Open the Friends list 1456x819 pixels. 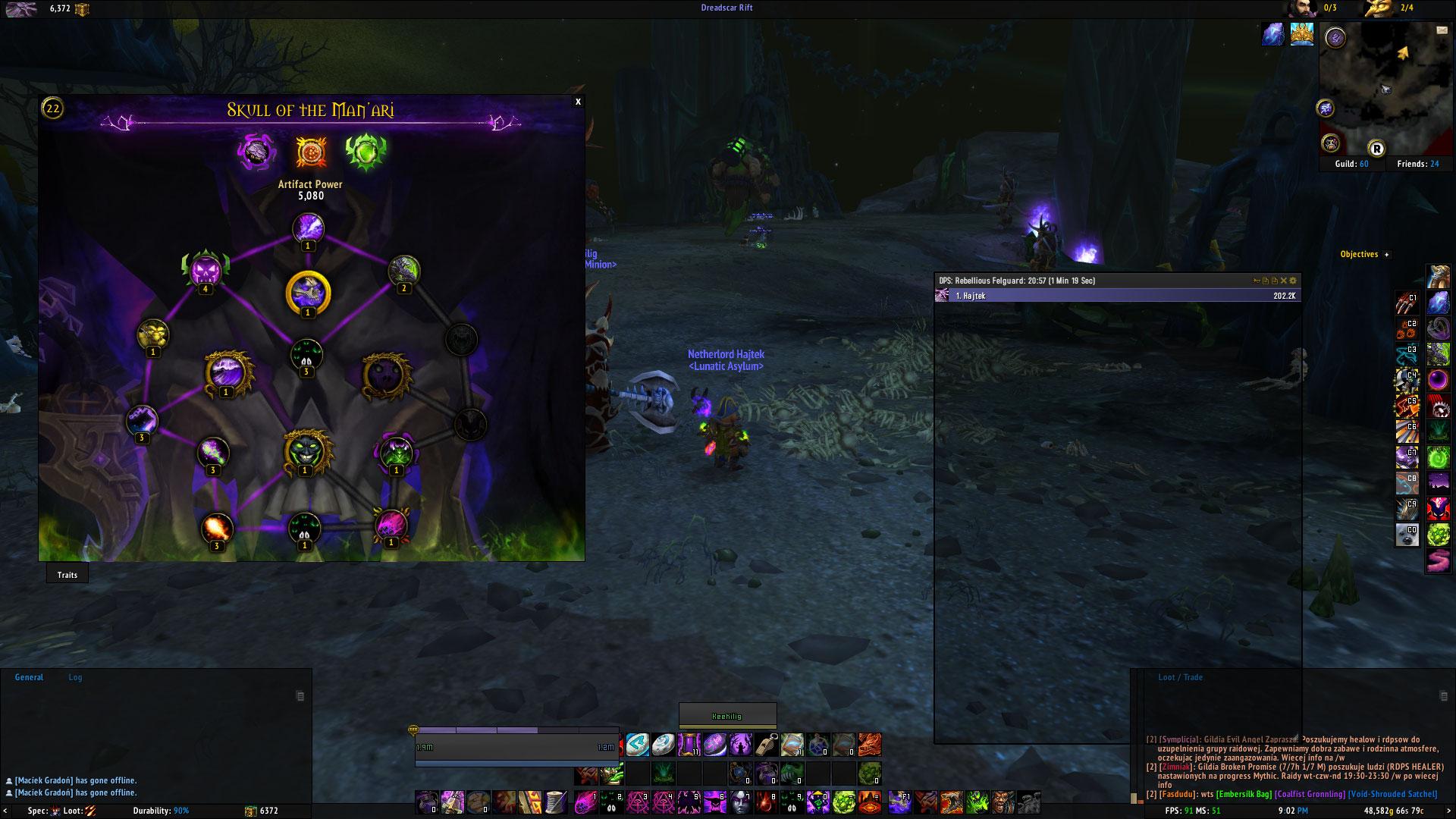1417,164
